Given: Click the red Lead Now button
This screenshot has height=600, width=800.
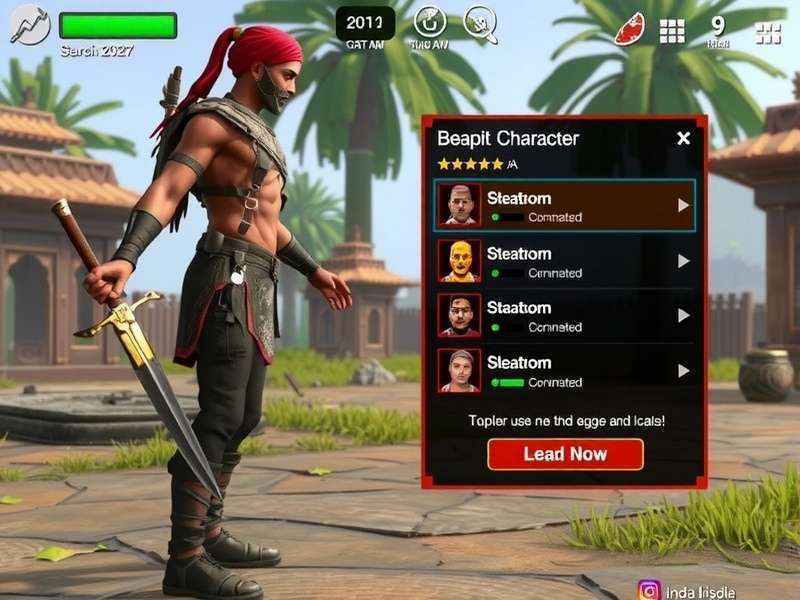Looking at the screenshot, I should pos(565,454).
